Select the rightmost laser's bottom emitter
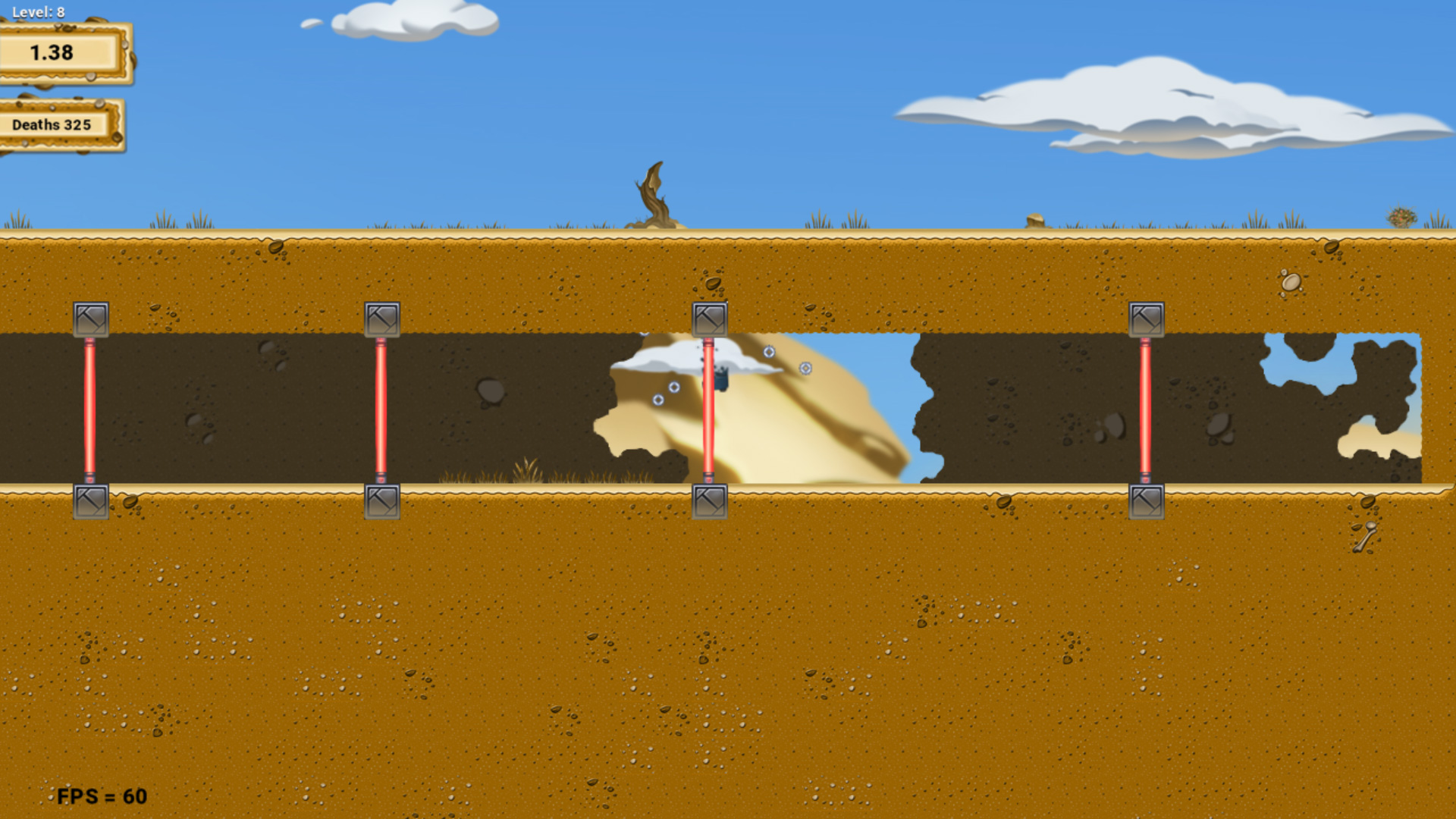Viewport: 1456px width, 819px height. pos(1145,500)
